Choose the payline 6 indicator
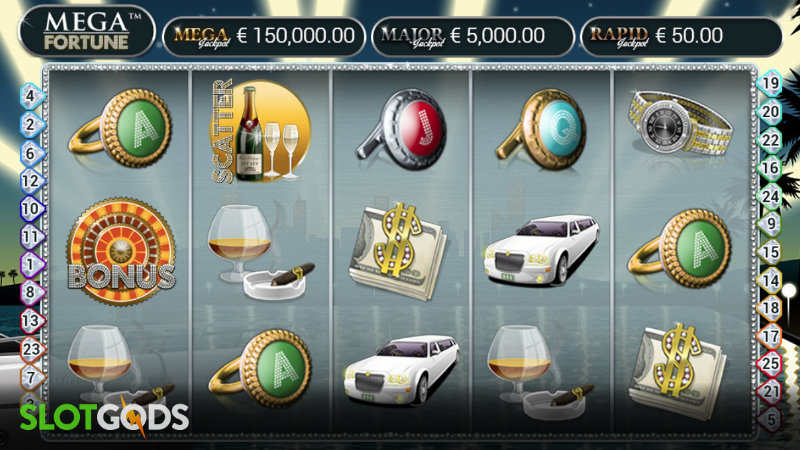The height and width of the screenshot is (450, 800). click(30, 153)
